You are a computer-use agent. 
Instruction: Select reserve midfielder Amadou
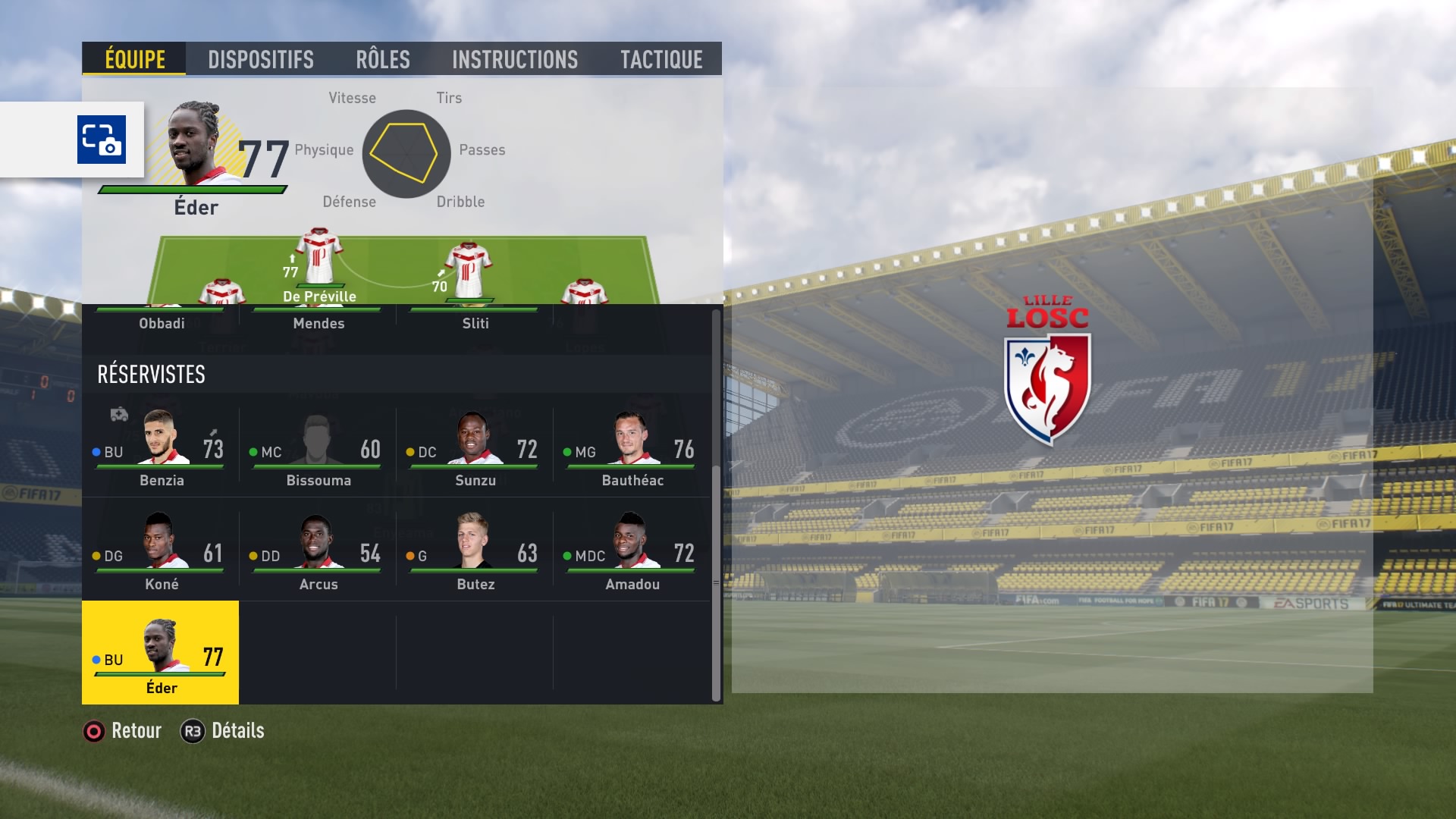click(632, 553)
